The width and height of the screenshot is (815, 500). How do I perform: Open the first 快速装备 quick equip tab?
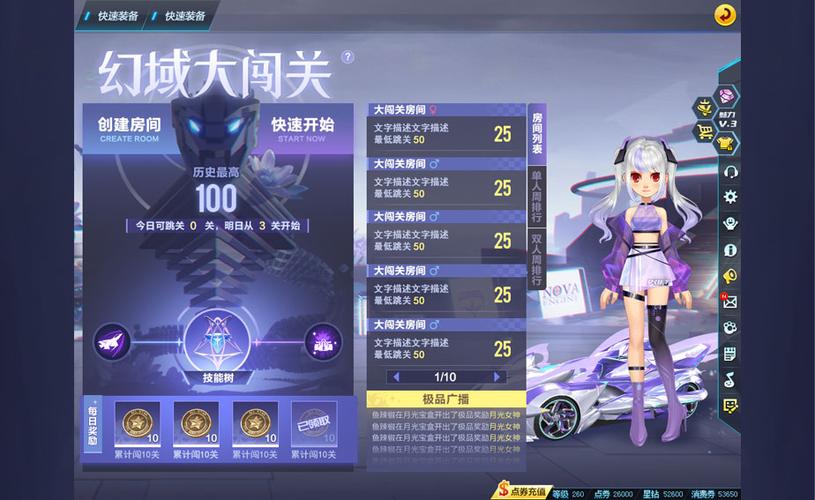pyautogui.click(x=117, y=15)
